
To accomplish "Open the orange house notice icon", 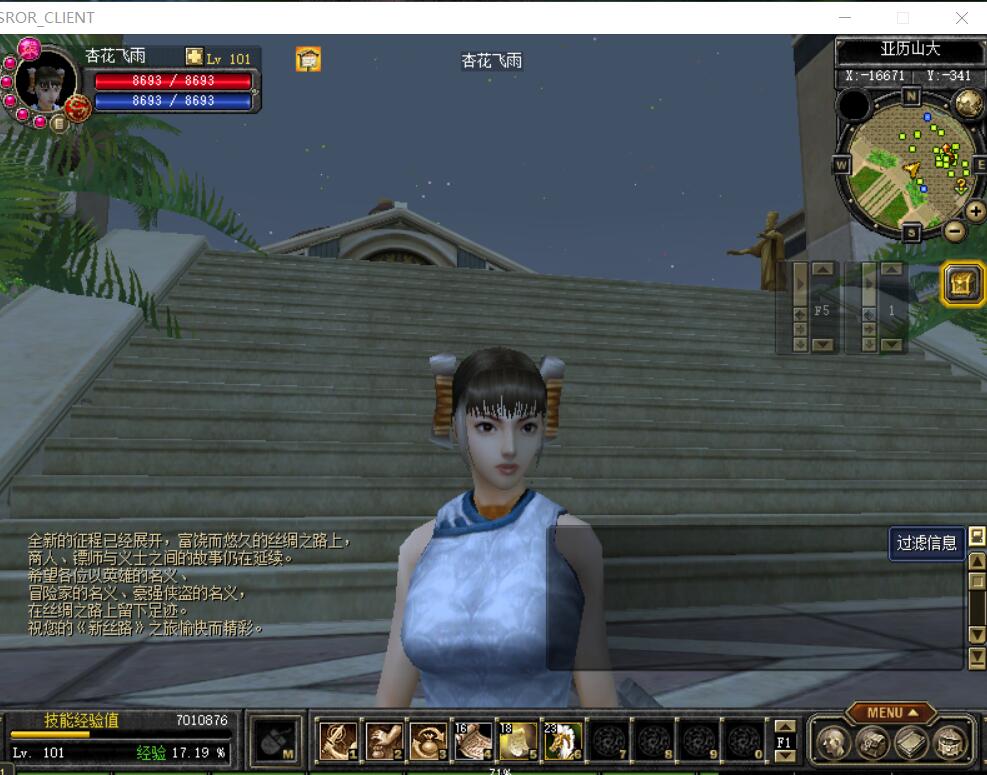I will coord(308,59).
